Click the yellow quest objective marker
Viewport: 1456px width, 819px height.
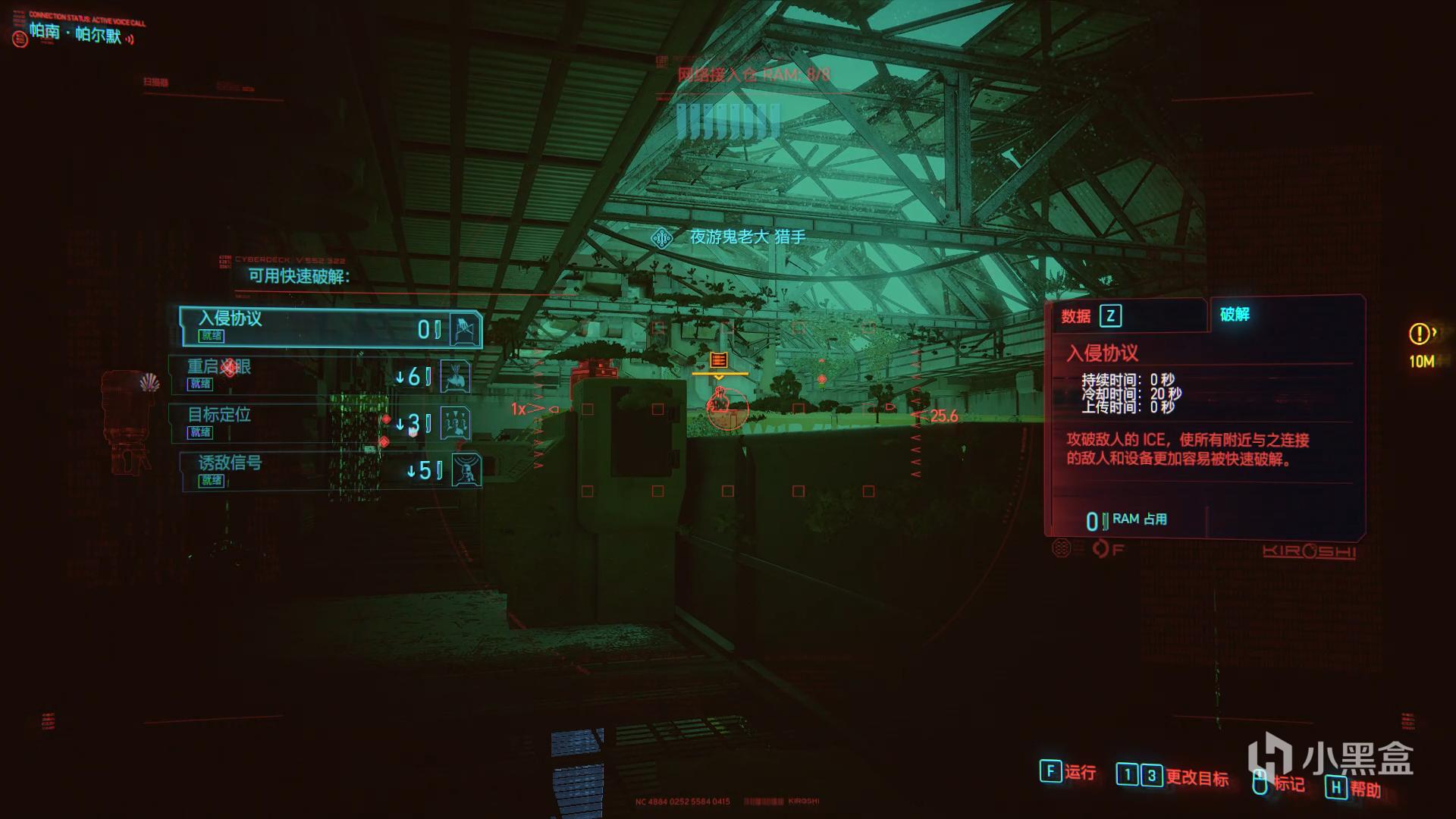coord(1420,334)
